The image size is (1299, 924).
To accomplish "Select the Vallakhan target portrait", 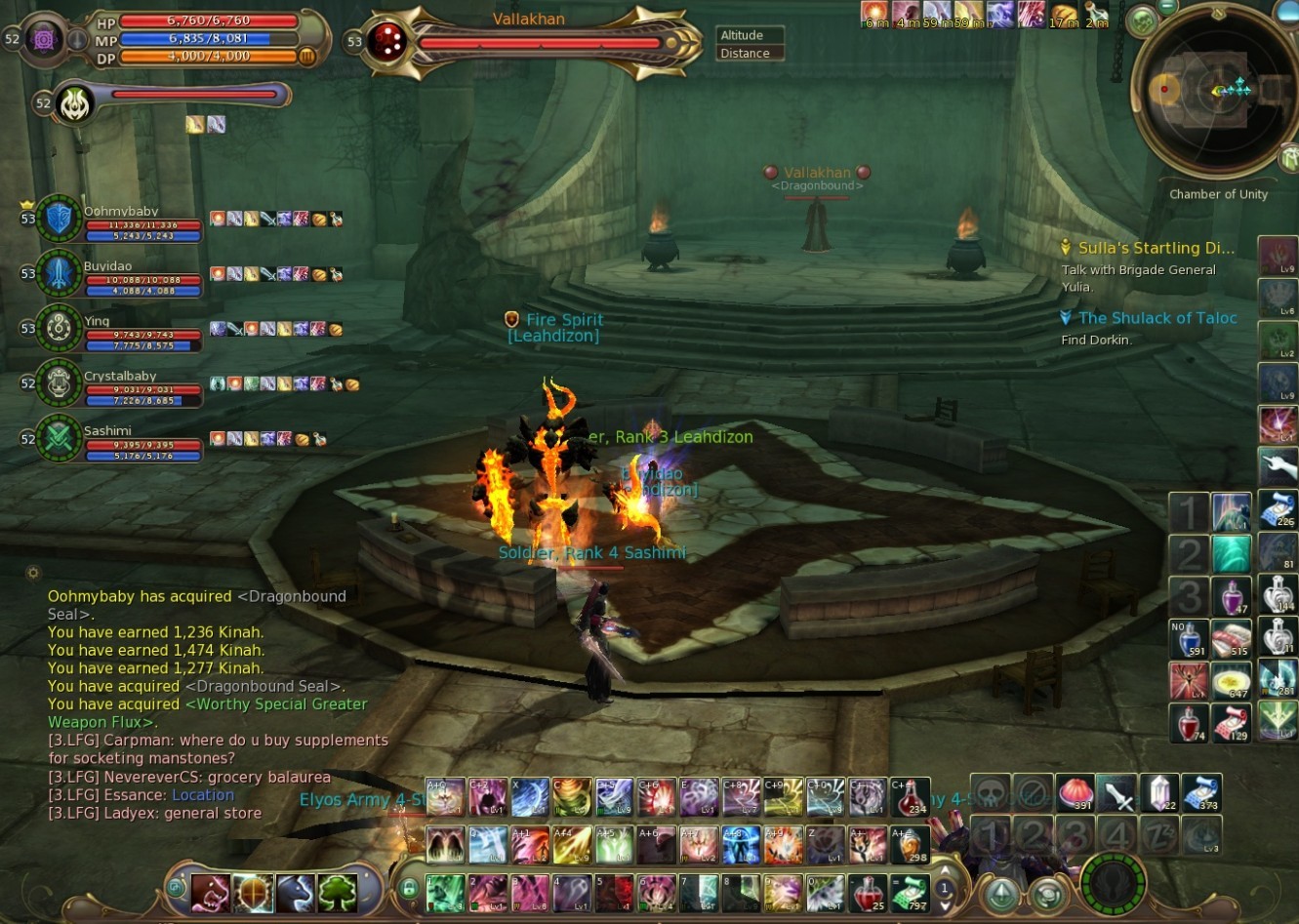I will pos(386,42).
